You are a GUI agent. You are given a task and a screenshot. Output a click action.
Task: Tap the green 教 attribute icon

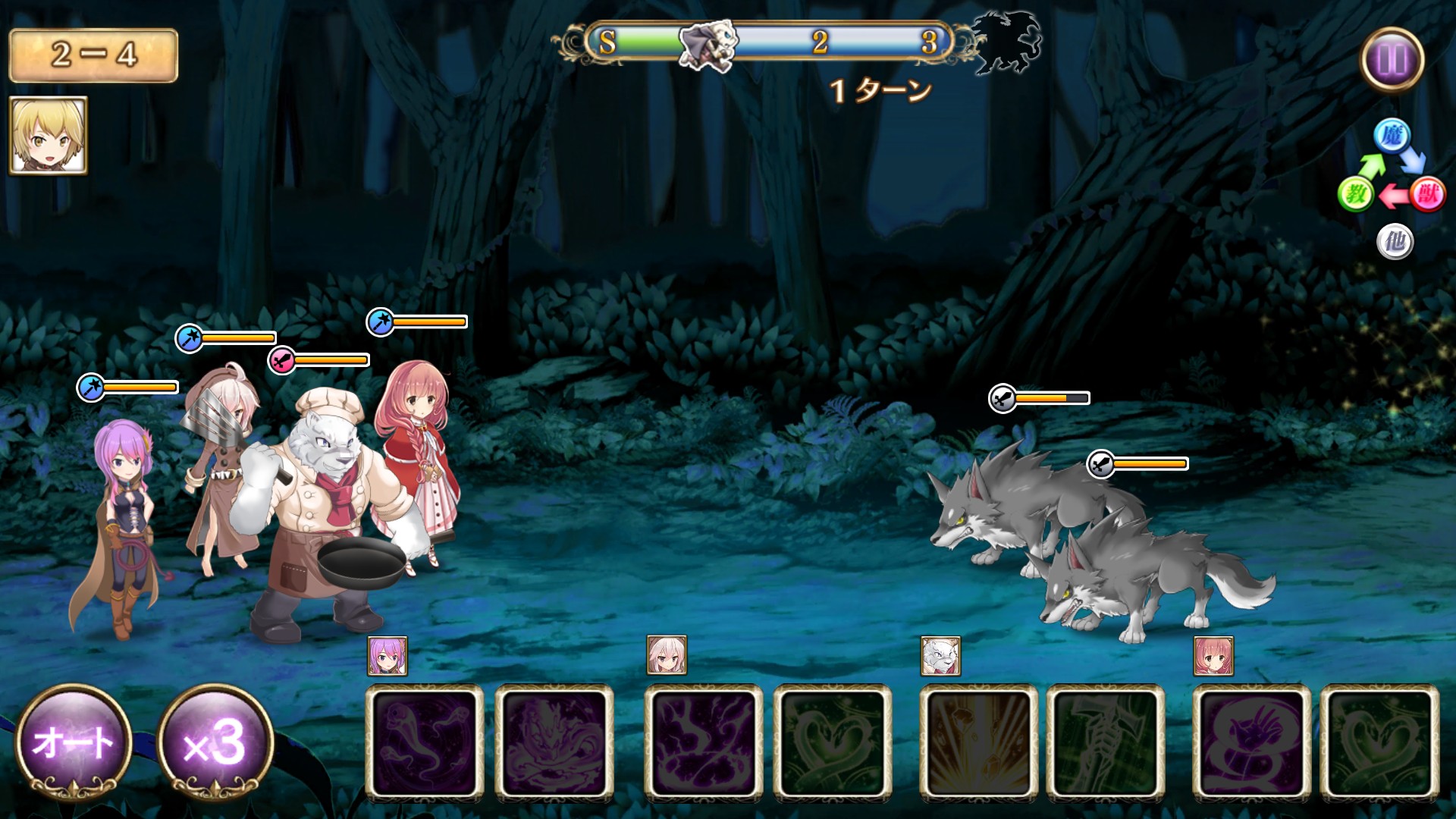click(x=1356, y=195)
